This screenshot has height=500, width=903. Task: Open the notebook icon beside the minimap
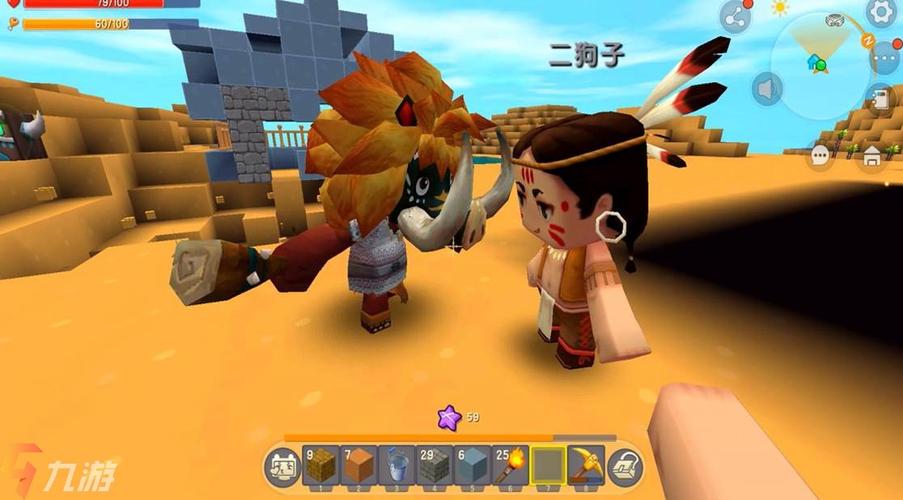click(x=881, y=100)
